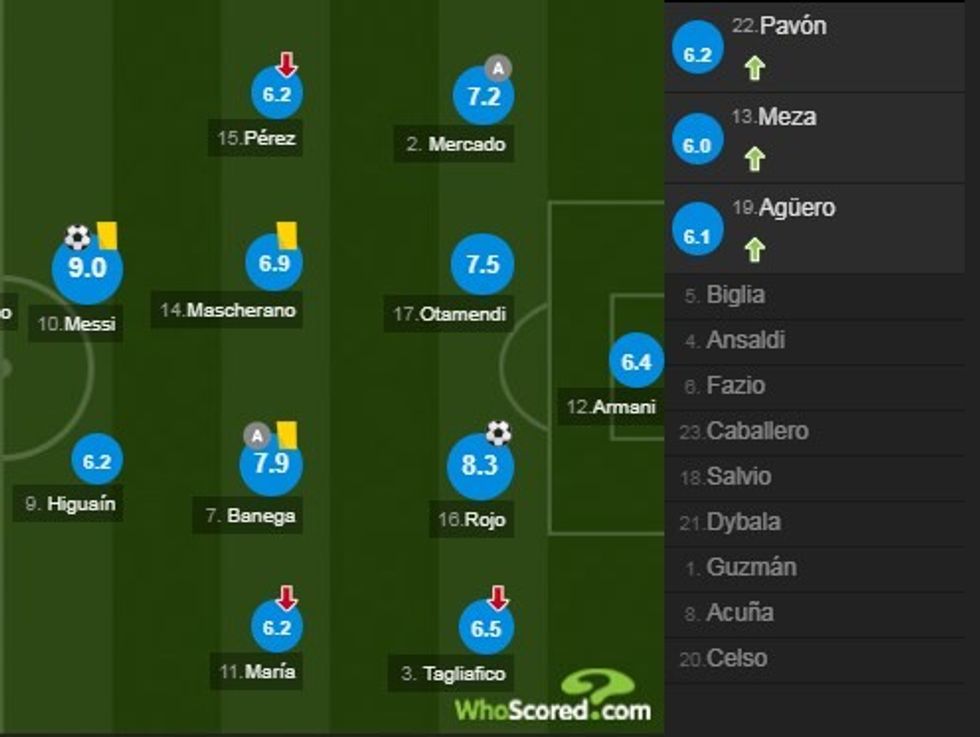
Task: Open Tagliafico's 6.5 rating marker
Action: [x=485, y=628]
